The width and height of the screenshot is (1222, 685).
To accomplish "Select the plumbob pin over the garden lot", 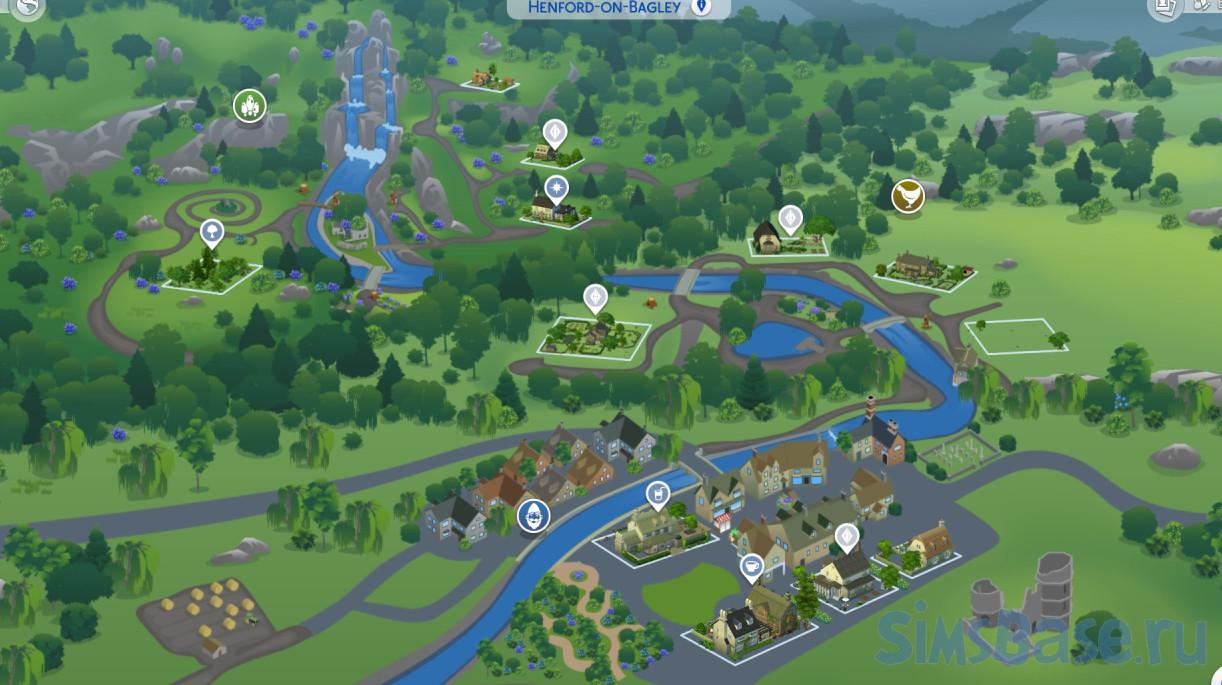I will click(x=595, y=296).
